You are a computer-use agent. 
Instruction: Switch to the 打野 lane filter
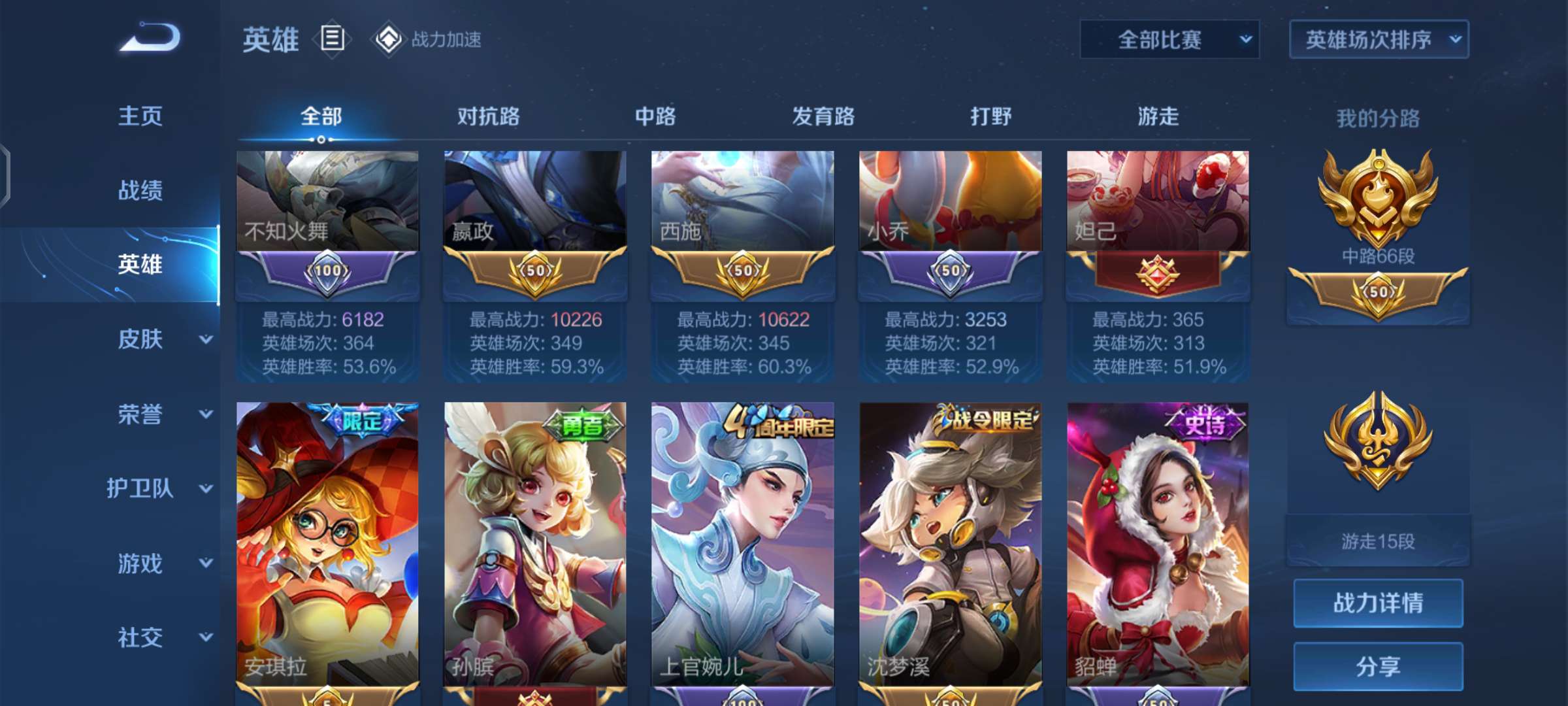(990, 116)
